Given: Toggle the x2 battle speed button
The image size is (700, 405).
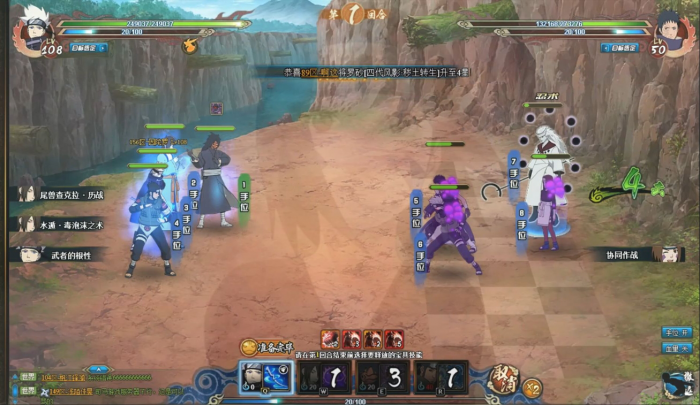Looking at the screenshot, I should tap(531, 386).
